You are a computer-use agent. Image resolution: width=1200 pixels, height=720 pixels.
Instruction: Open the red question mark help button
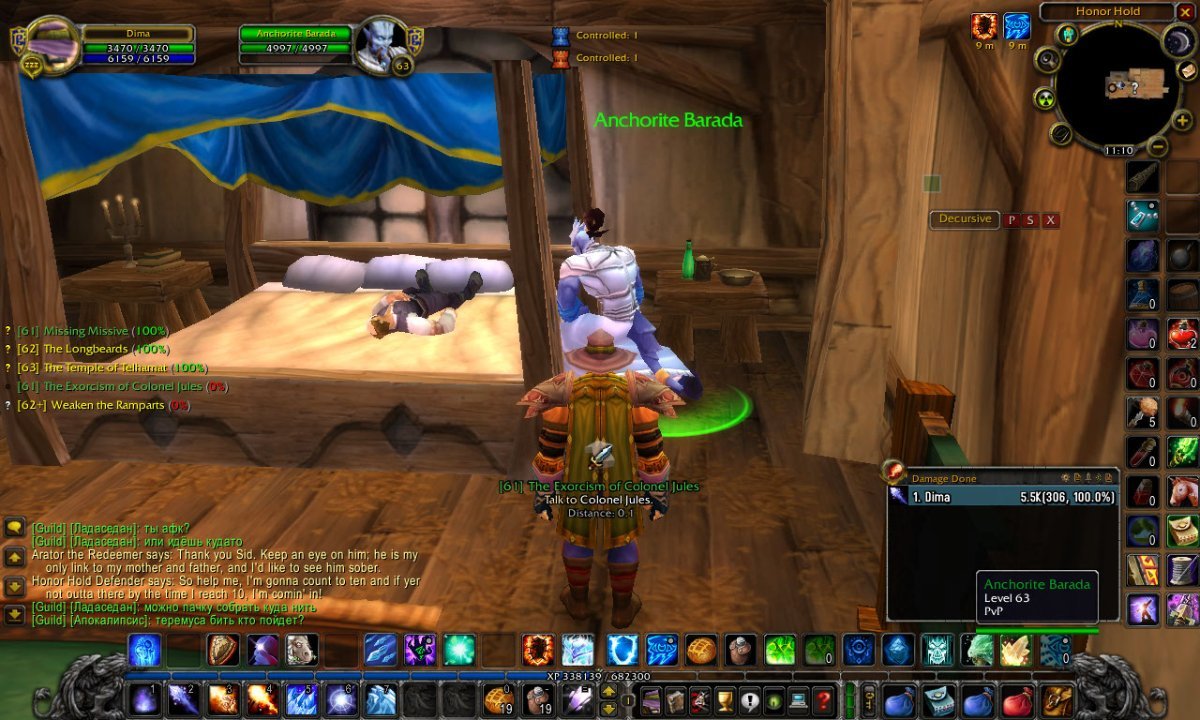click(x=823, y=700)
